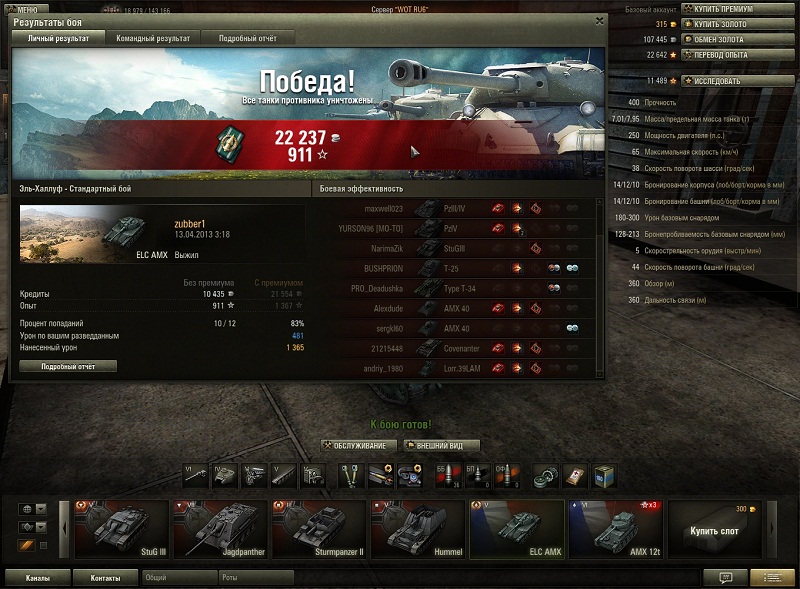Select the Hummel tank
The width and height of the screenshot is (800, 589).
pyautogui.click(x=415, y=525)
